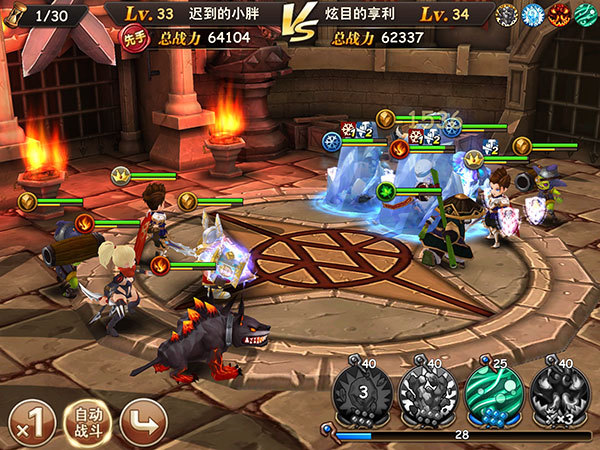The width and height of the screenshot is (600, 450).
Task: Select the grey skill orb showing 3
Action: (x=363, y=392)
